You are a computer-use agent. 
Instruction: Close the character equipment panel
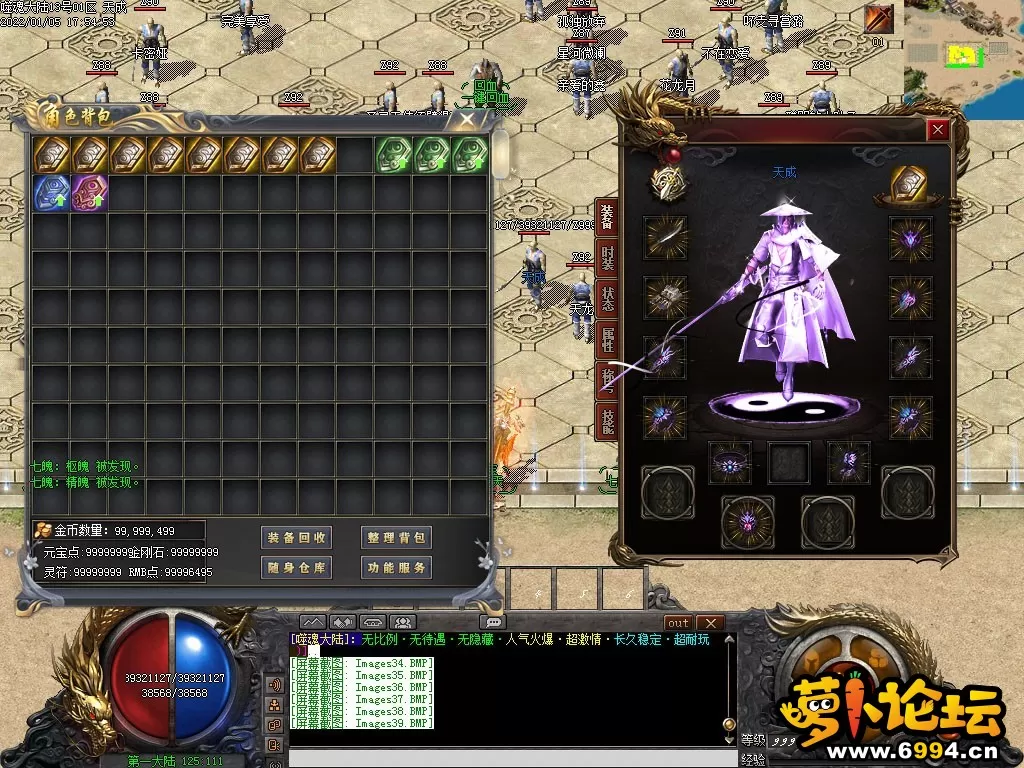tap(937, 129)
